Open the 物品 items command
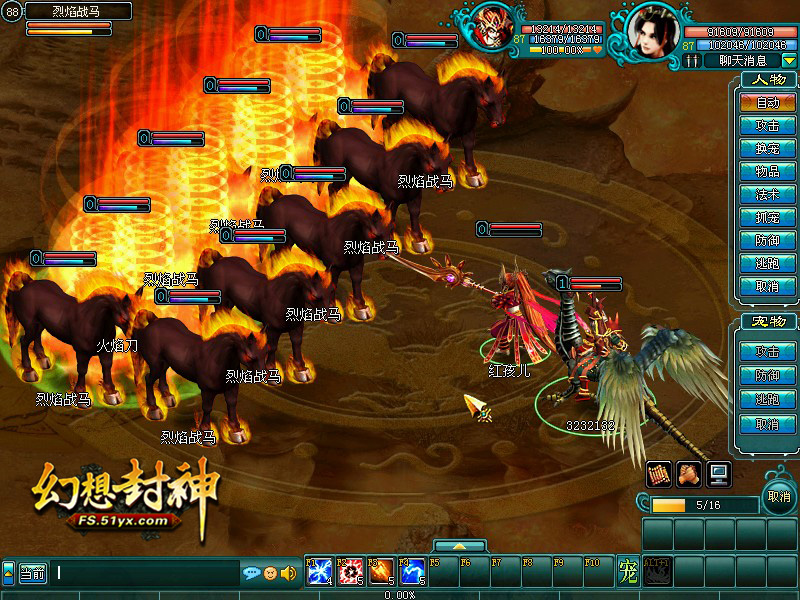Screen dimensions: 800x600 coord(767,171)
